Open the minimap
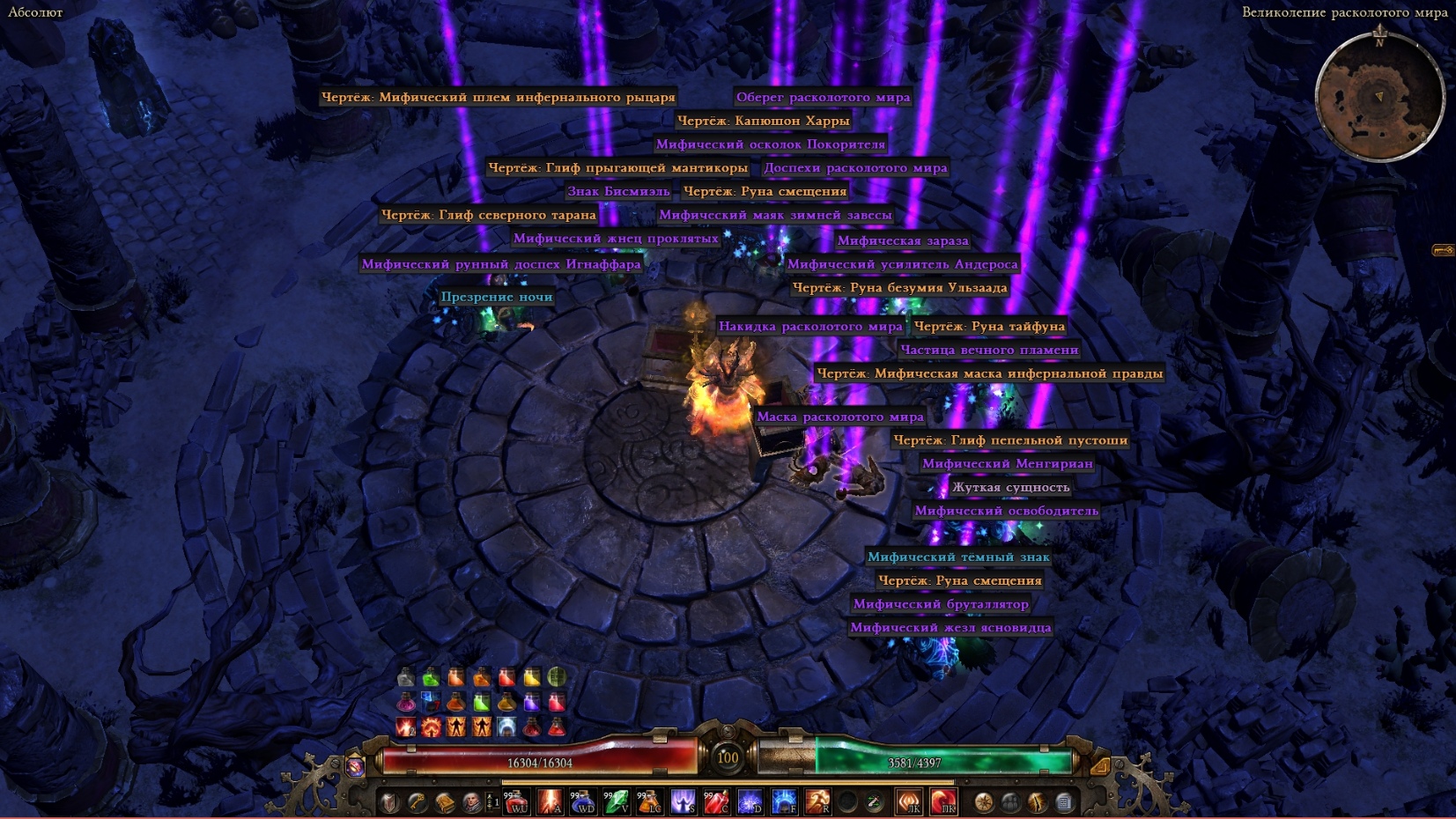 1379,95
